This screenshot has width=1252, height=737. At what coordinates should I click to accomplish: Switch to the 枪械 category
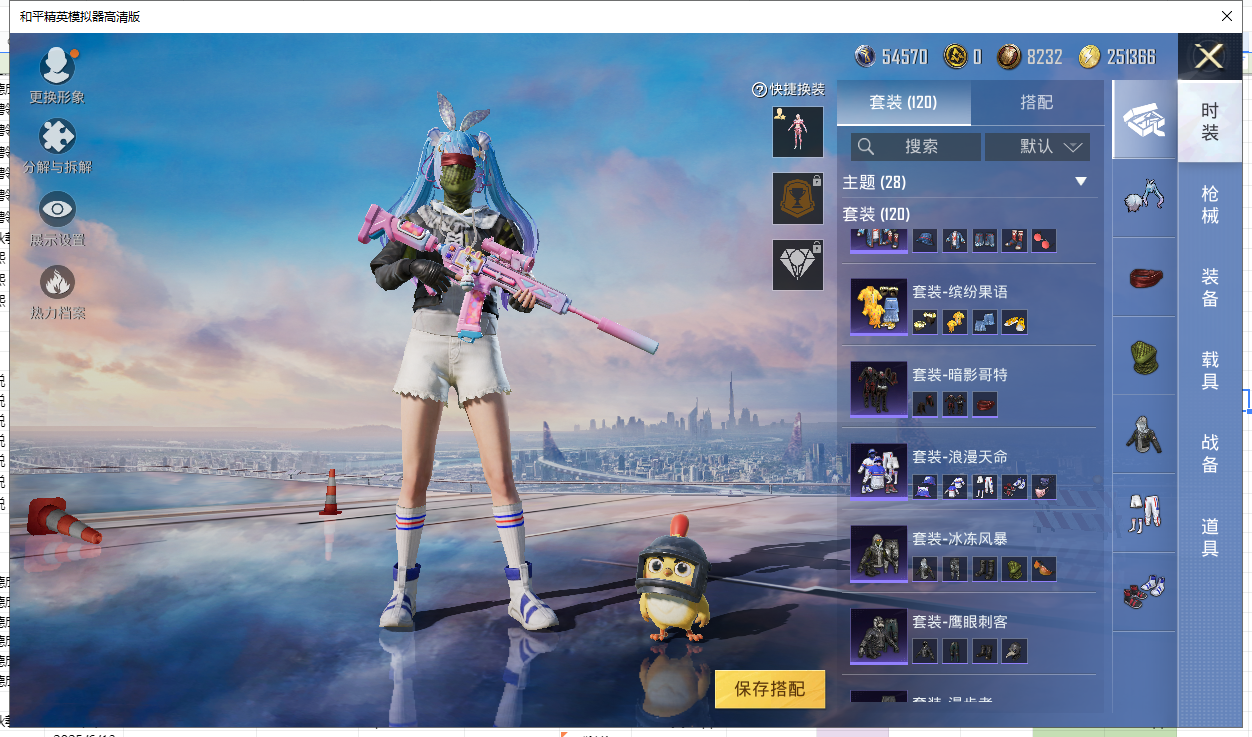click(1210, 205)
